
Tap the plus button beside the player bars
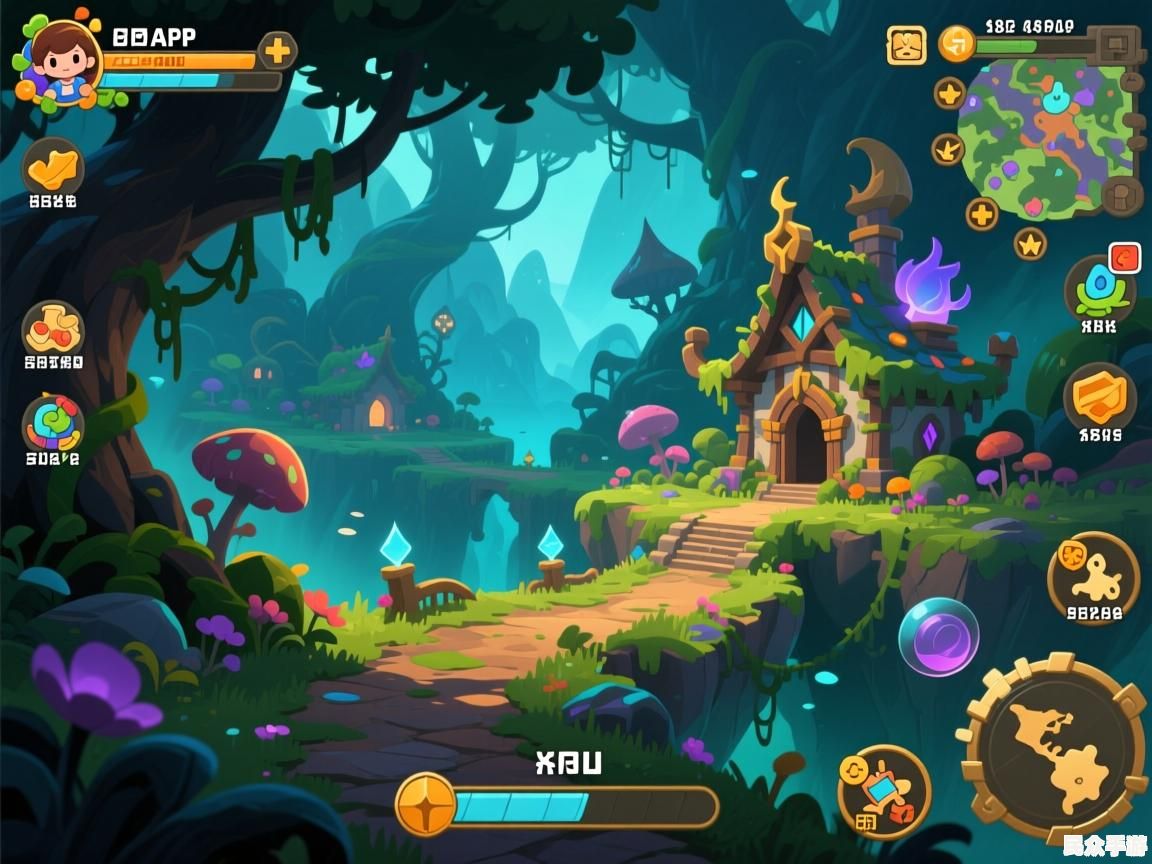point(278,50)
